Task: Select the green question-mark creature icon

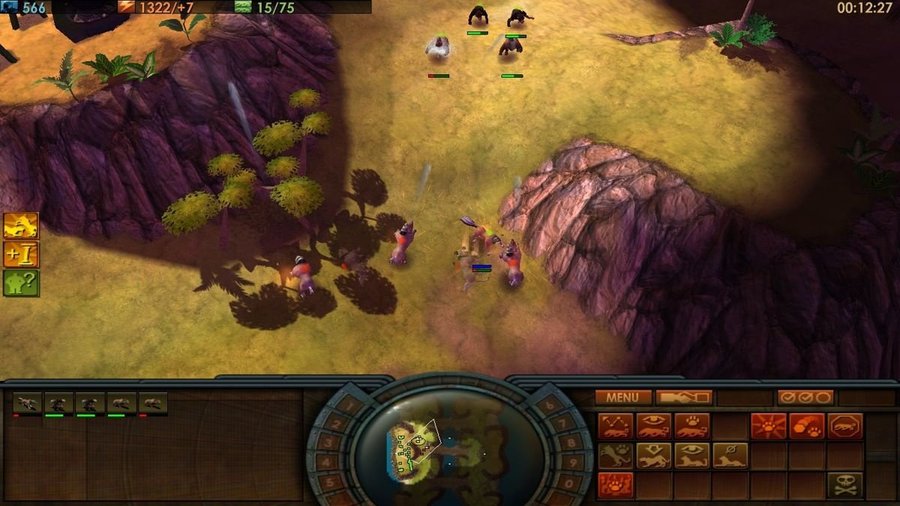Action: (20, 283)
